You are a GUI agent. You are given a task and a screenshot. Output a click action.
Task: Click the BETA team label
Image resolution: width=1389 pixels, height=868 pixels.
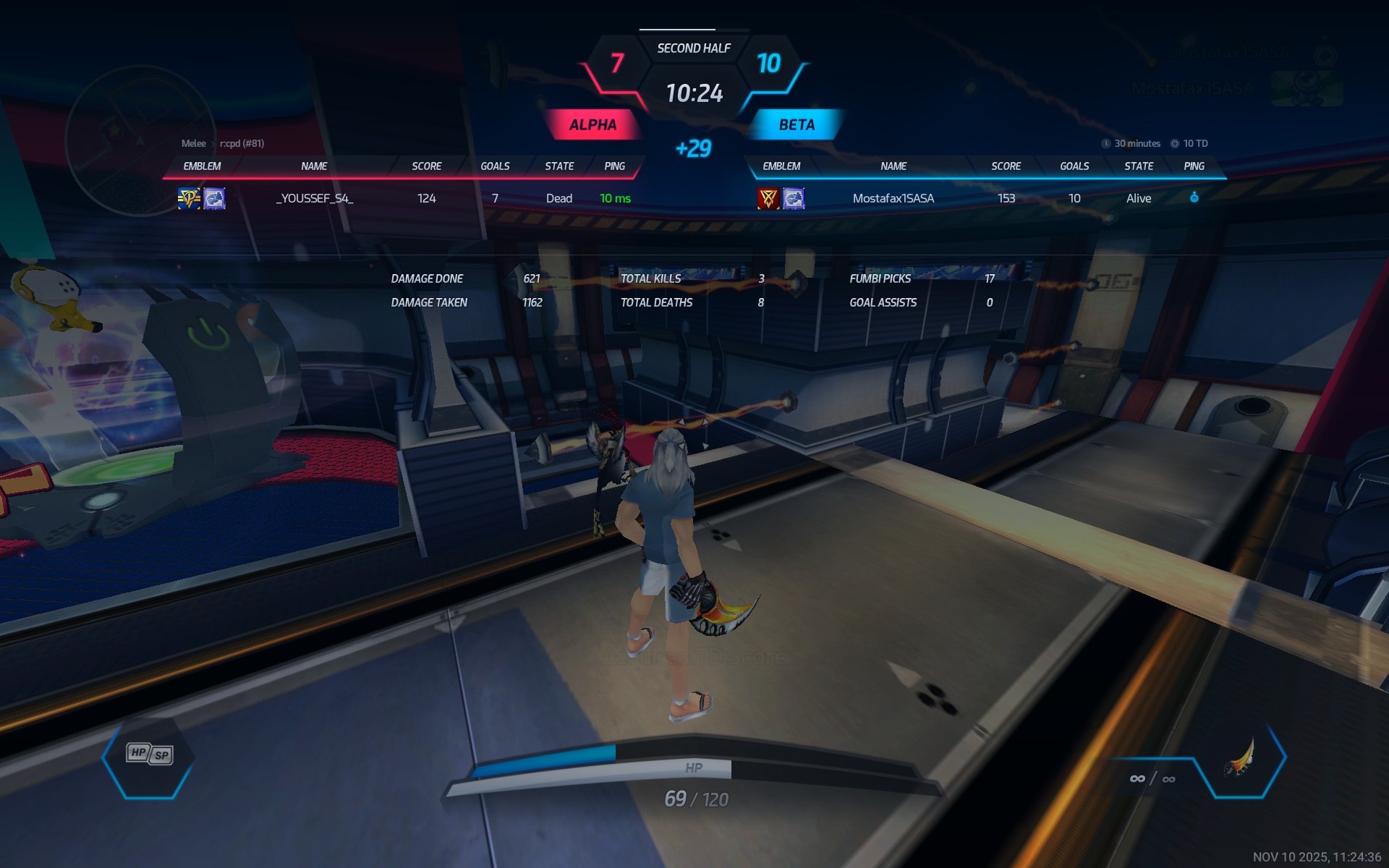click(x=797, y=124)
